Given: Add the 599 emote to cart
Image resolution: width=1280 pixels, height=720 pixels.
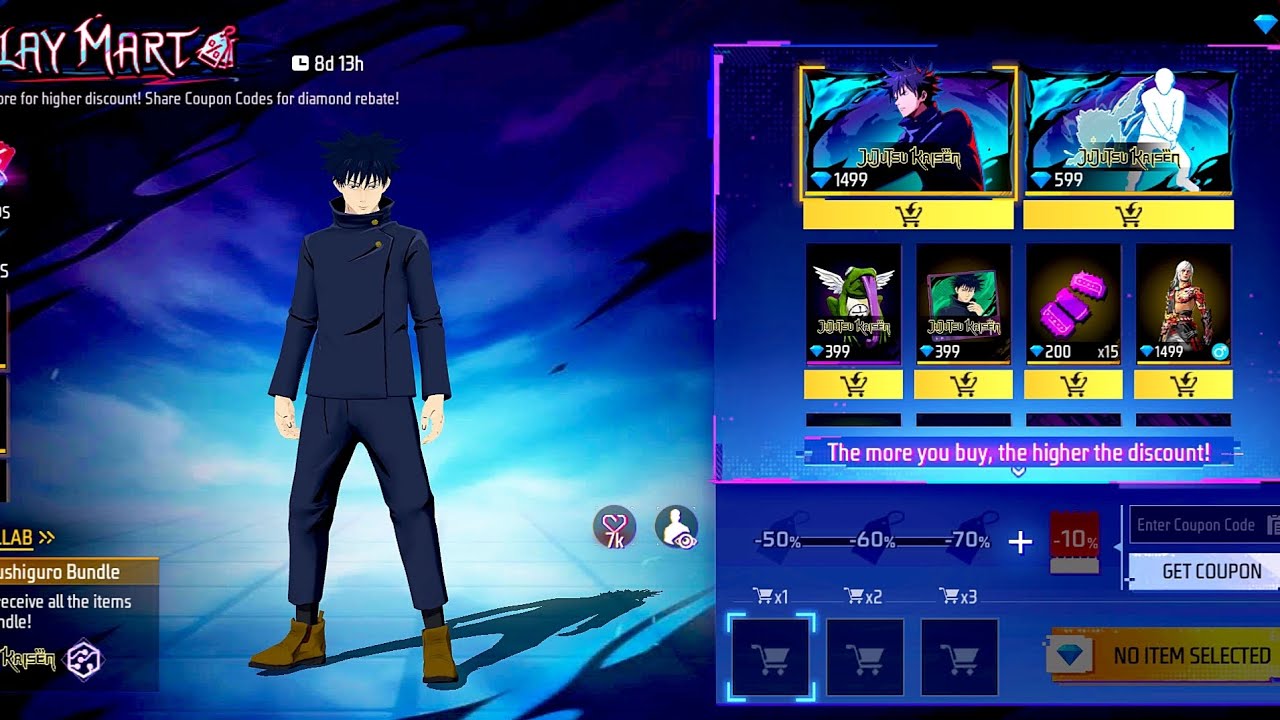Looking at the screenshot, I should click(1128, 215).
